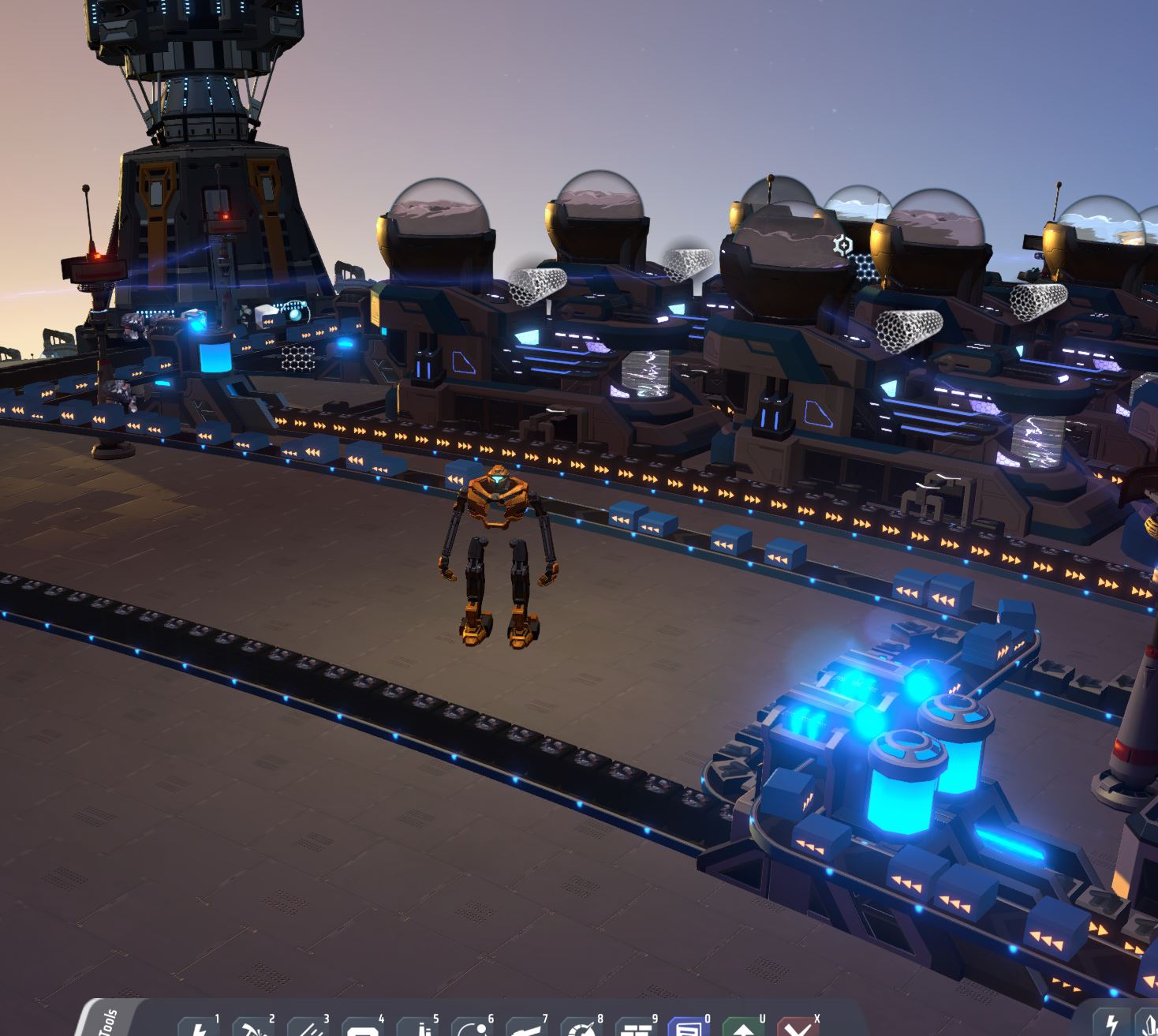Choose the diagonal-lines build category numbered 3

[308, 1027]
